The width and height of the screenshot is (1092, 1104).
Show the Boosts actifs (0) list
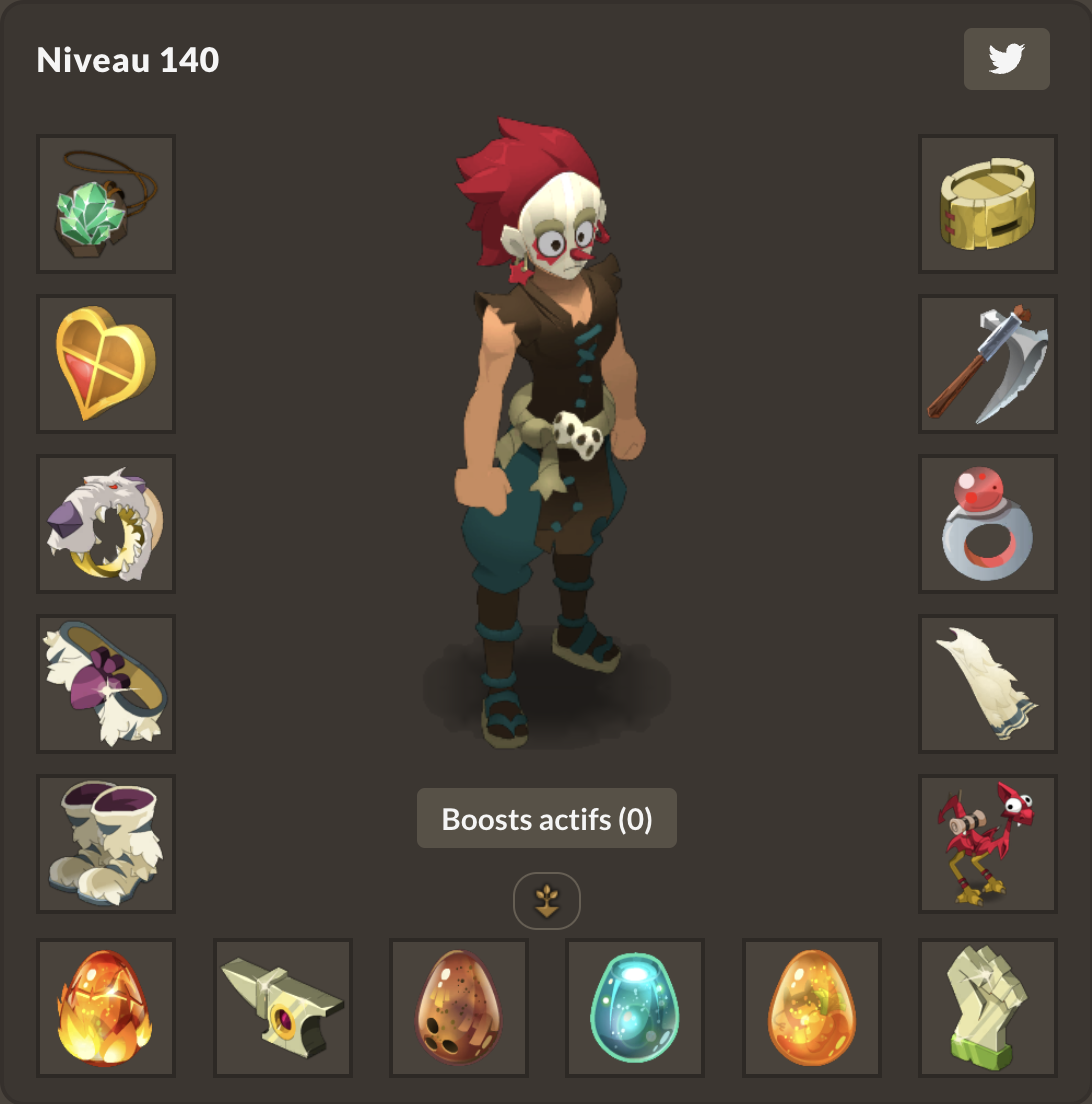click(x=547, y=819)
